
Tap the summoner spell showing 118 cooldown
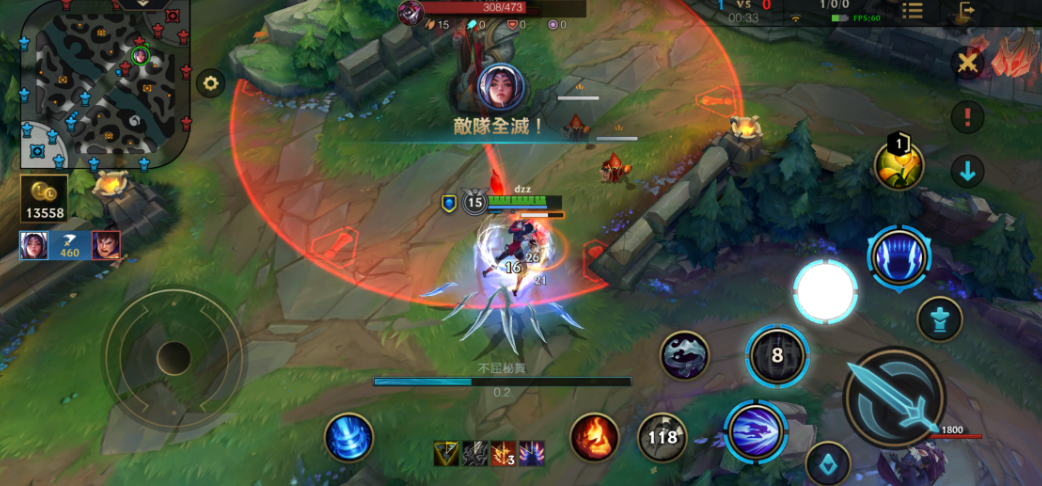(662, 437)
